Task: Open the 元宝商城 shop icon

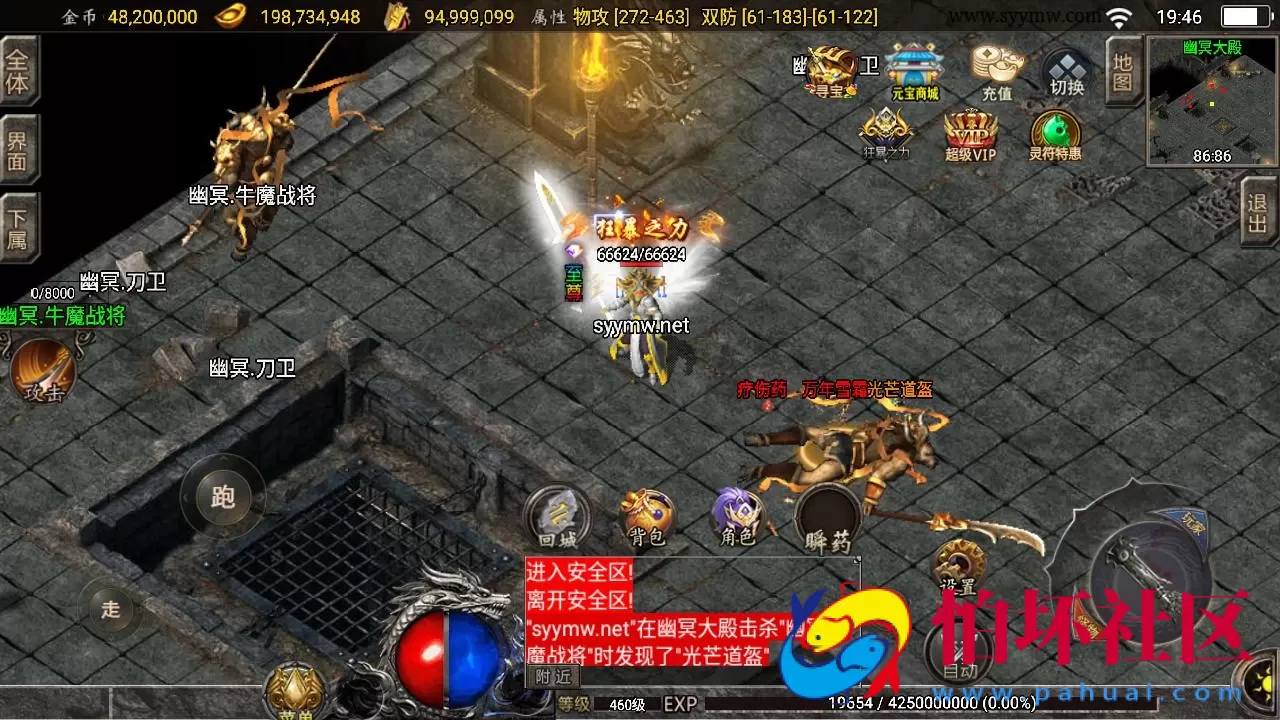Action: pos(917,67)
